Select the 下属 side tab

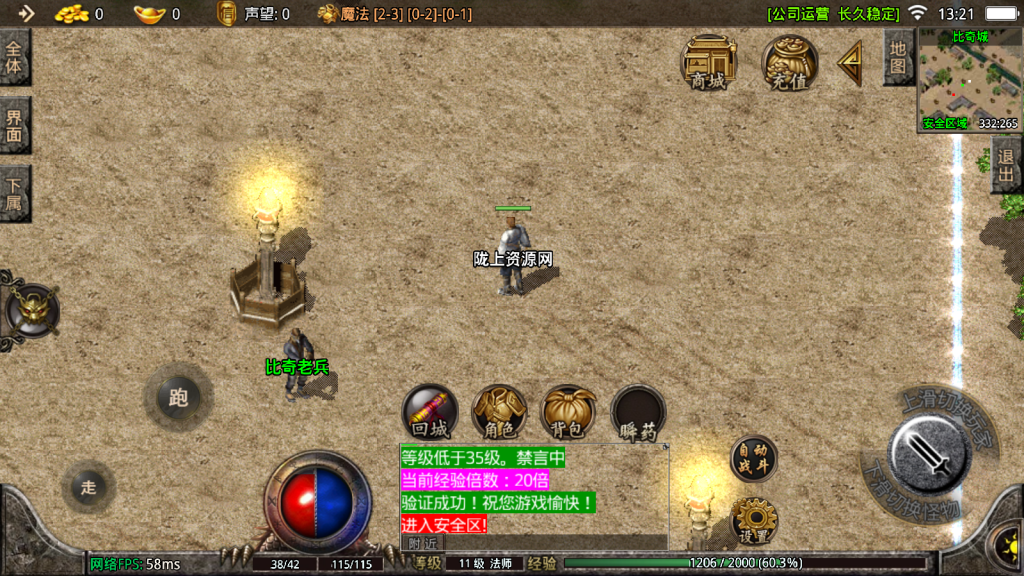[x=14, y=194]
